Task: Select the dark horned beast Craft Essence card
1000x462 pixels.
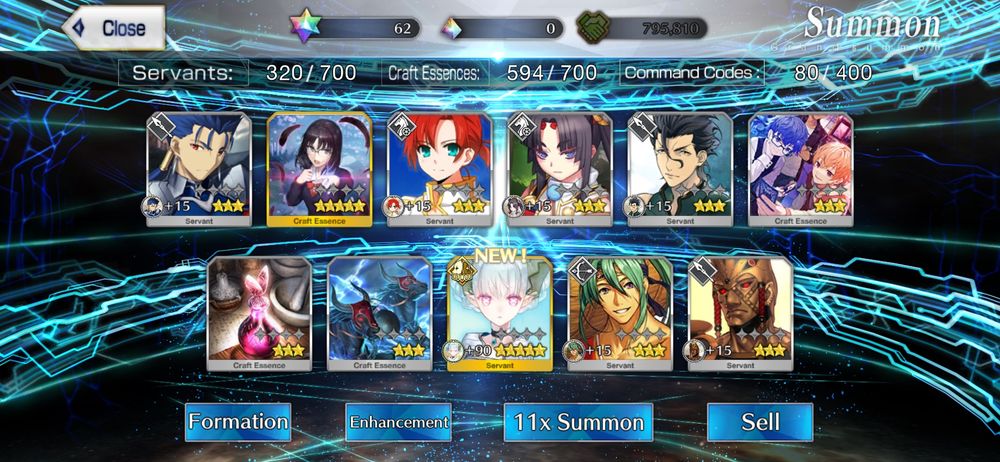Action: tap(379, 313)
